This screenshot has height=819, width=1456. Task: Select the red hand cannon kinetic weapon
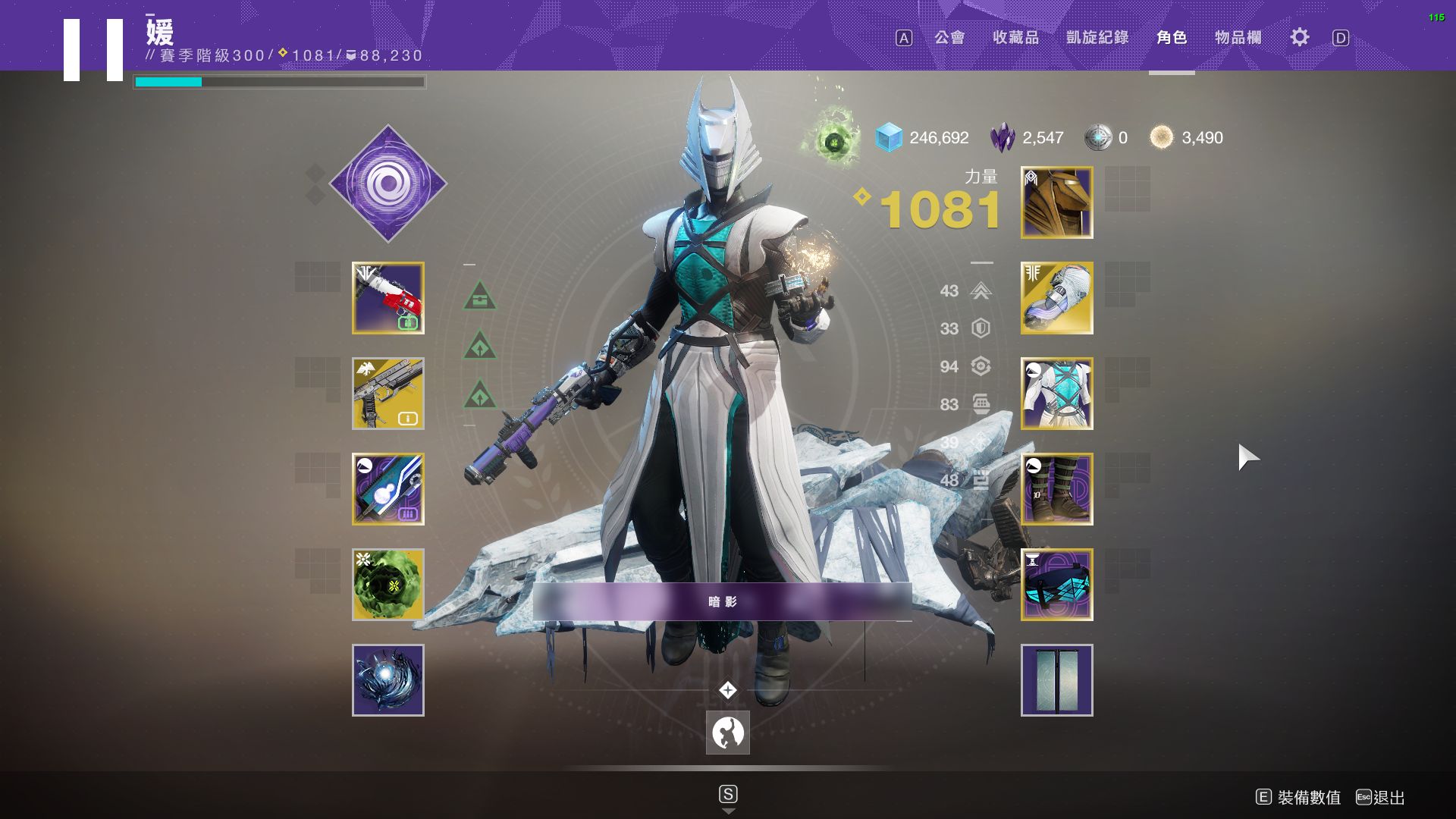pos(388,298)
